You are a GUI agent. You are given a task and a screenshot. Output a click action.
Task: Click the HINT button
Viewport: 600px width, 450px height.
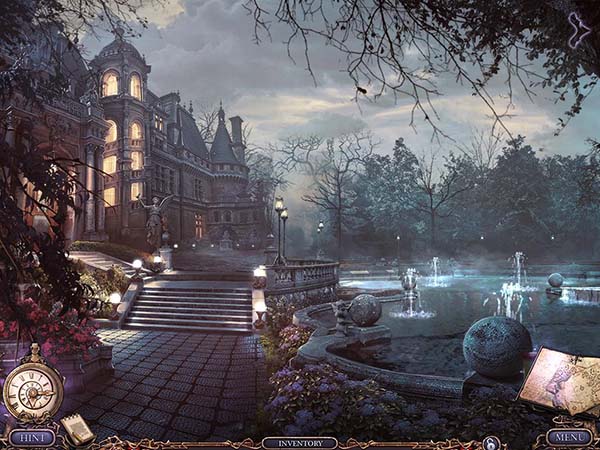pyautogui.click(x=31, y=437)
